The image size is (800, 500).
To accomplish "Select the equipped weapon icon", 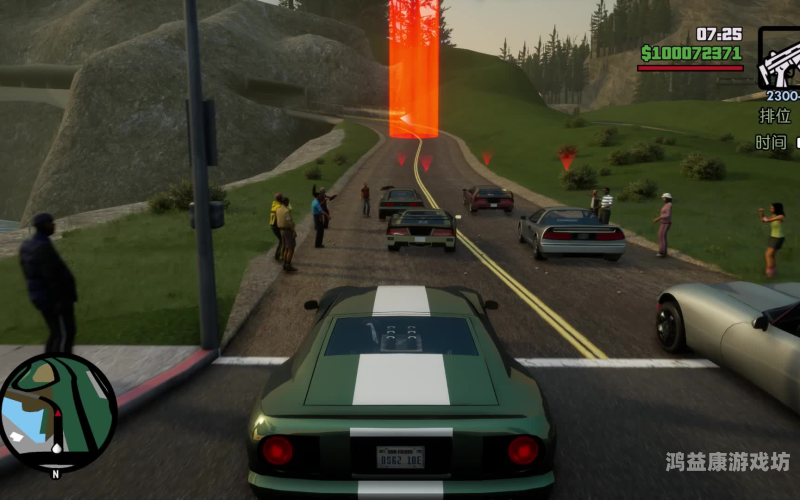I will (780, 60).
